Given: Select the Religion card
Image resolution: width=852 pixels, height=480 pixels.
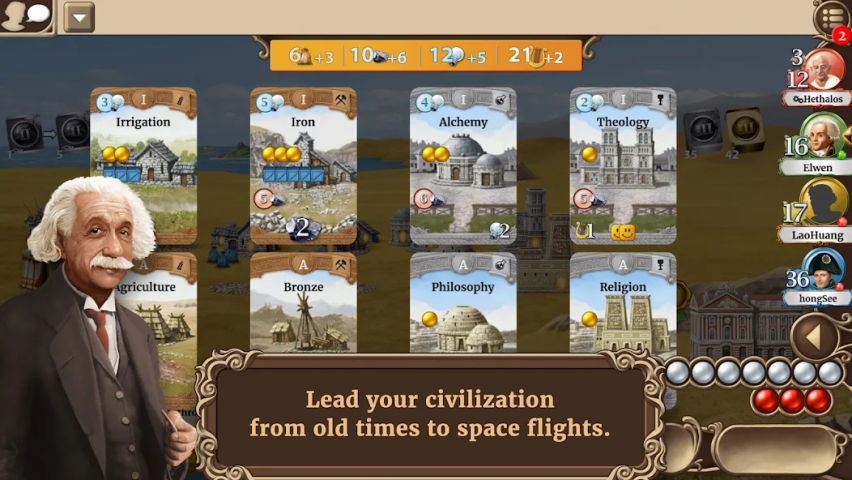Looking at the screenshot, I should tap(623, 303).
